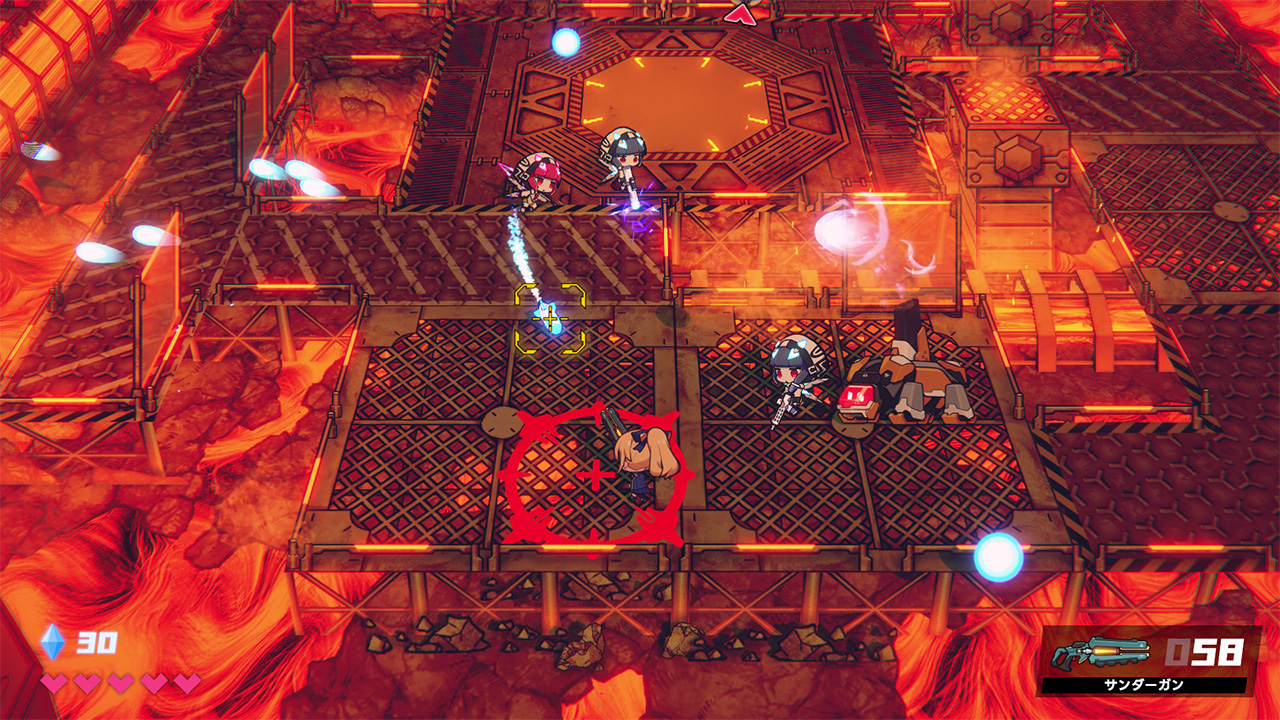Click the red offscreen enemy arrow marker
This screenshot has height=720, width=1280.
739,13
